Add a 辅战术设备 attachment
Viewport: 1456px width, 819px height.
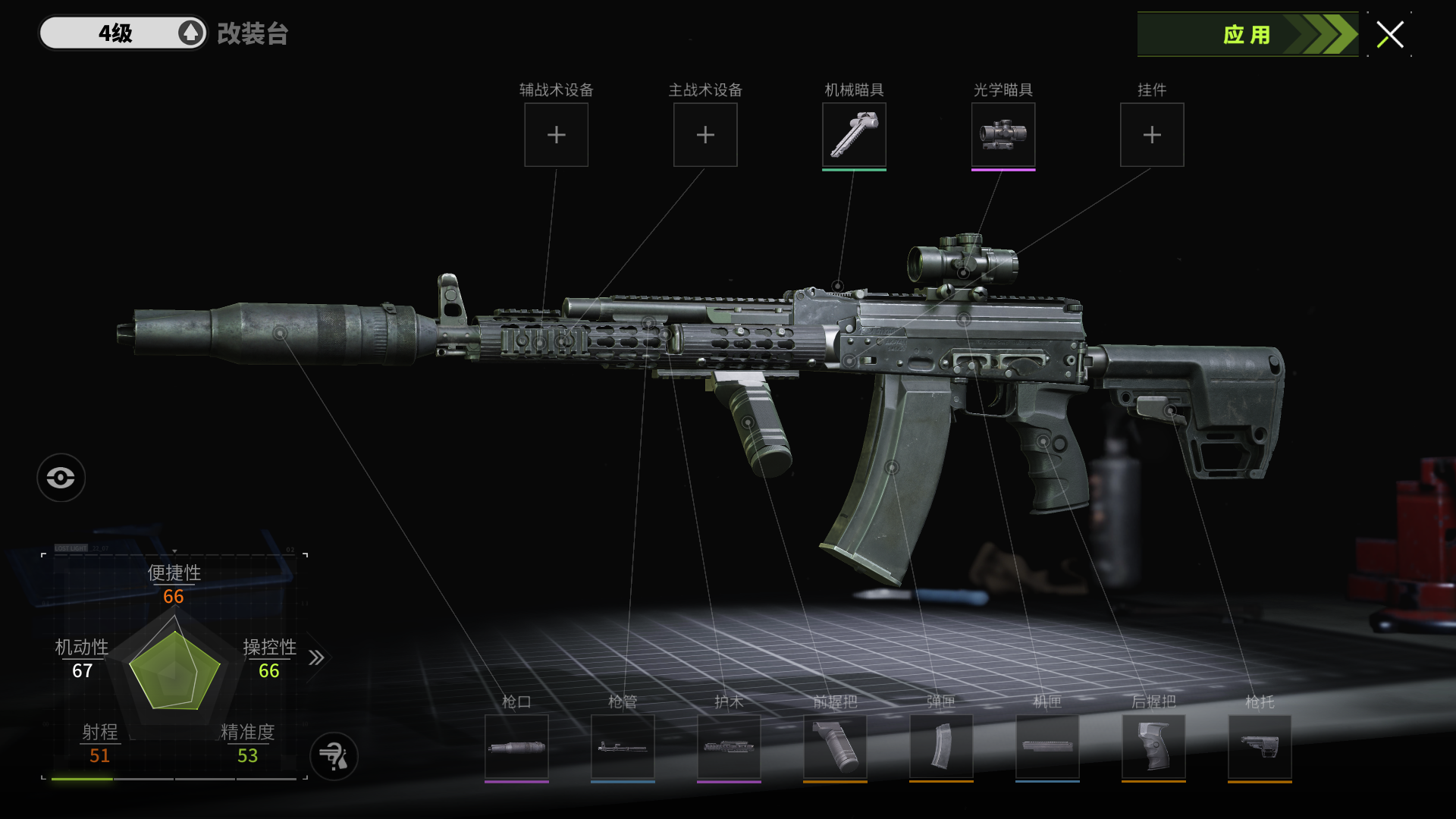pos(556,135)
